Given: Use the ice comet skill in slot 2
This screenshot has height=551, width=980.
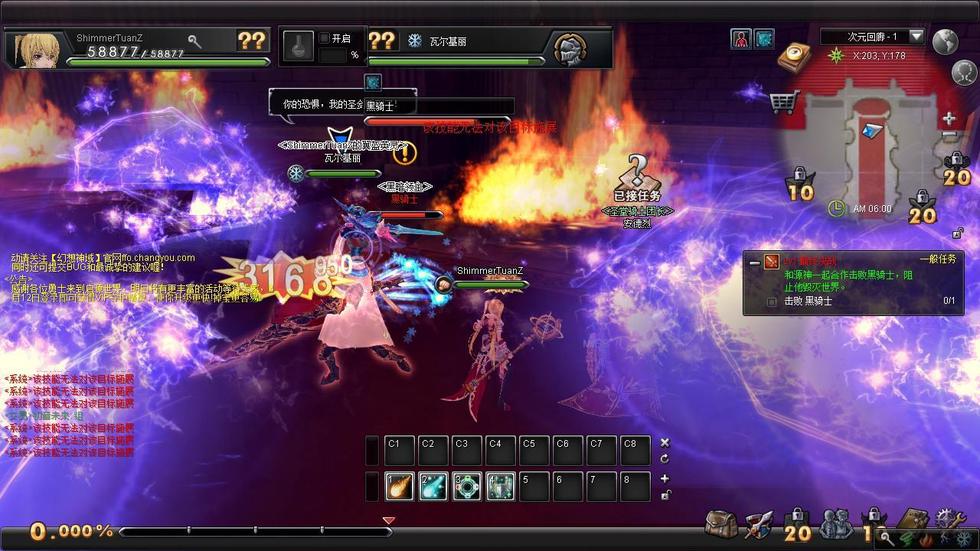Looking at the screenshot, I should coord(433,486).
